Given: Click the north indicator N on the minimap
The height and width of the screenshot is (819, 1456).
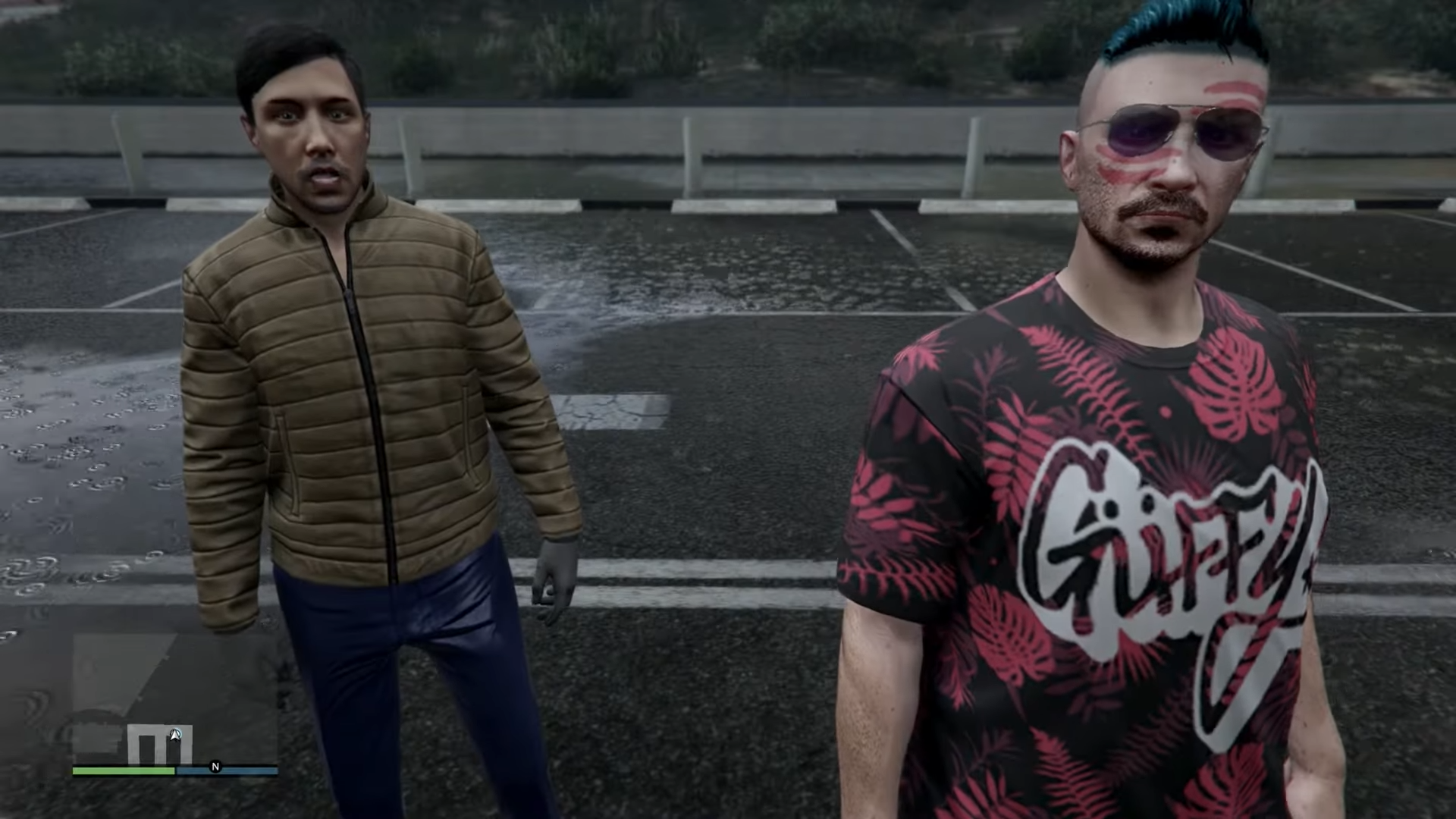Looking at the screenshot, I should coord(215,768).
